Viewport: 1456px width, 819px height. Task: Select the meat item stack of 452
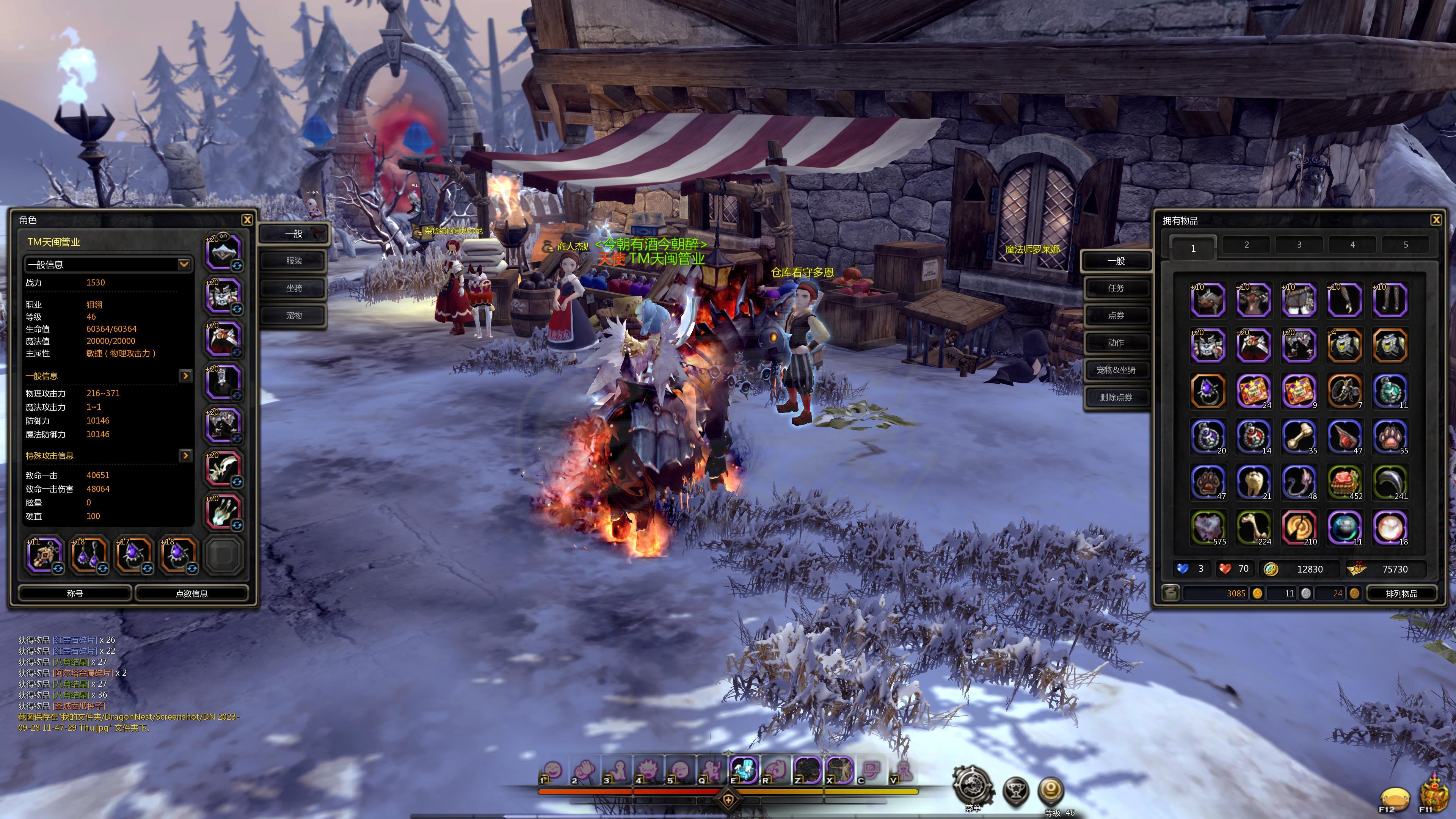tap(1344, 482)
